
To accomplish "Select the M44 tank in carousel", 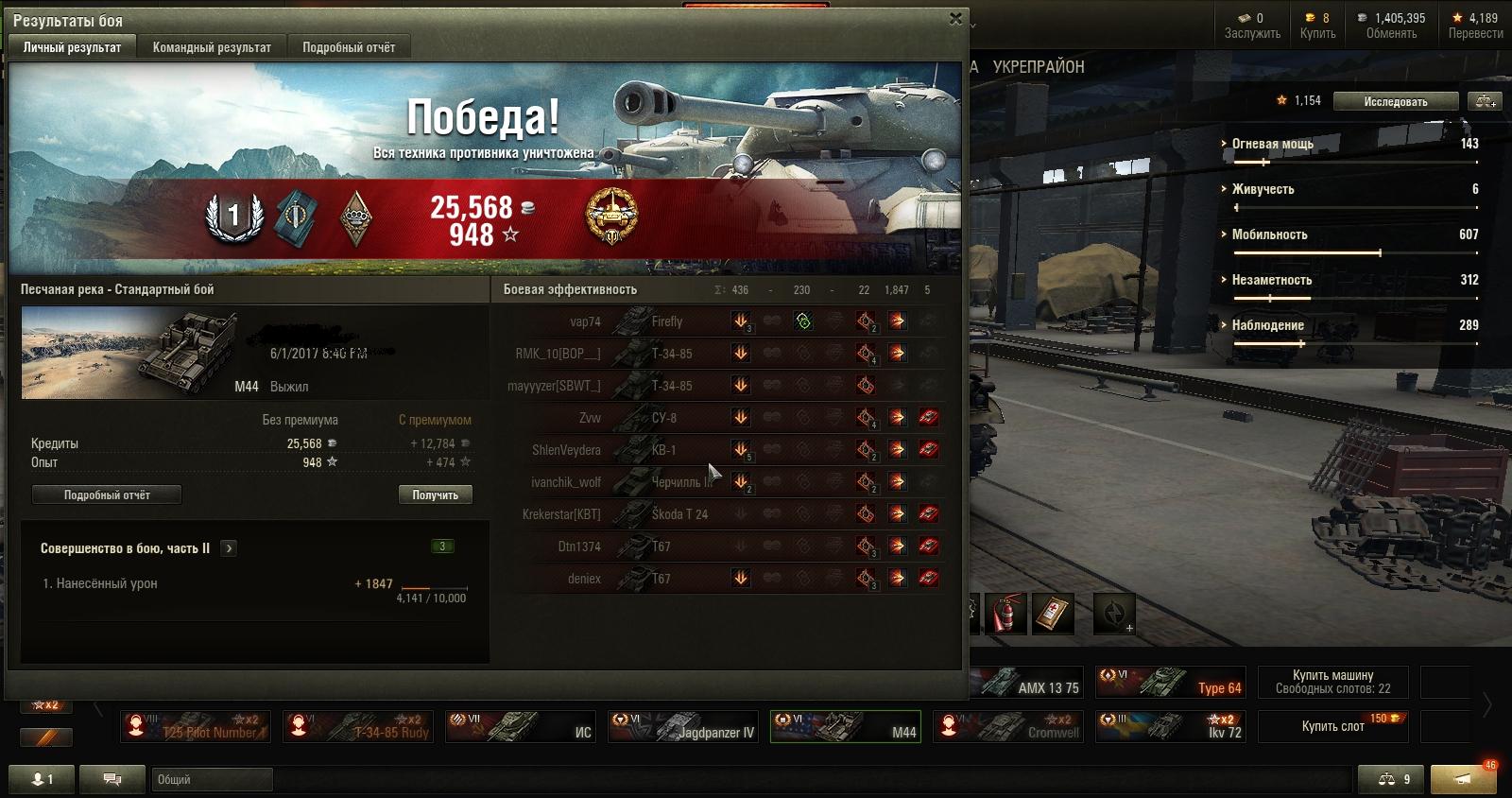I will click(845, 726).
